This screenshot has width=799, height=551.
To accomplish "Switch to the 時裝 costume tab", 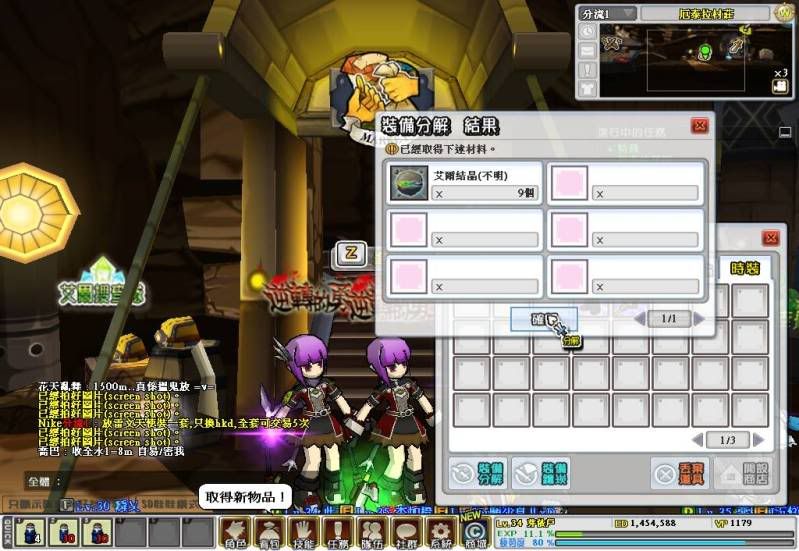I will click(745, 268).
